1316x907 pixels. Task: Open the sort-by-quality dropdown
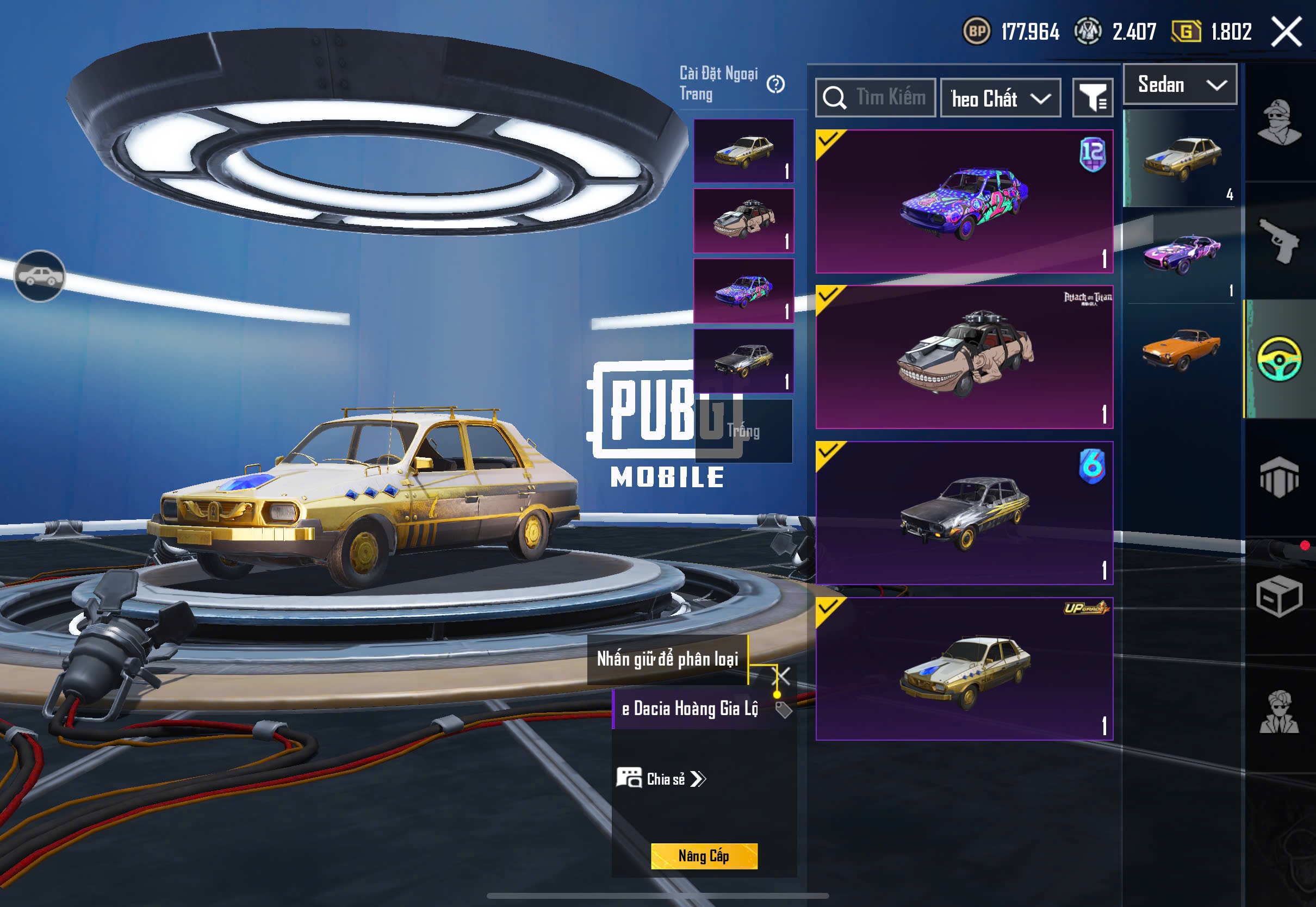pyautogui.click(x=1000, y=98)
